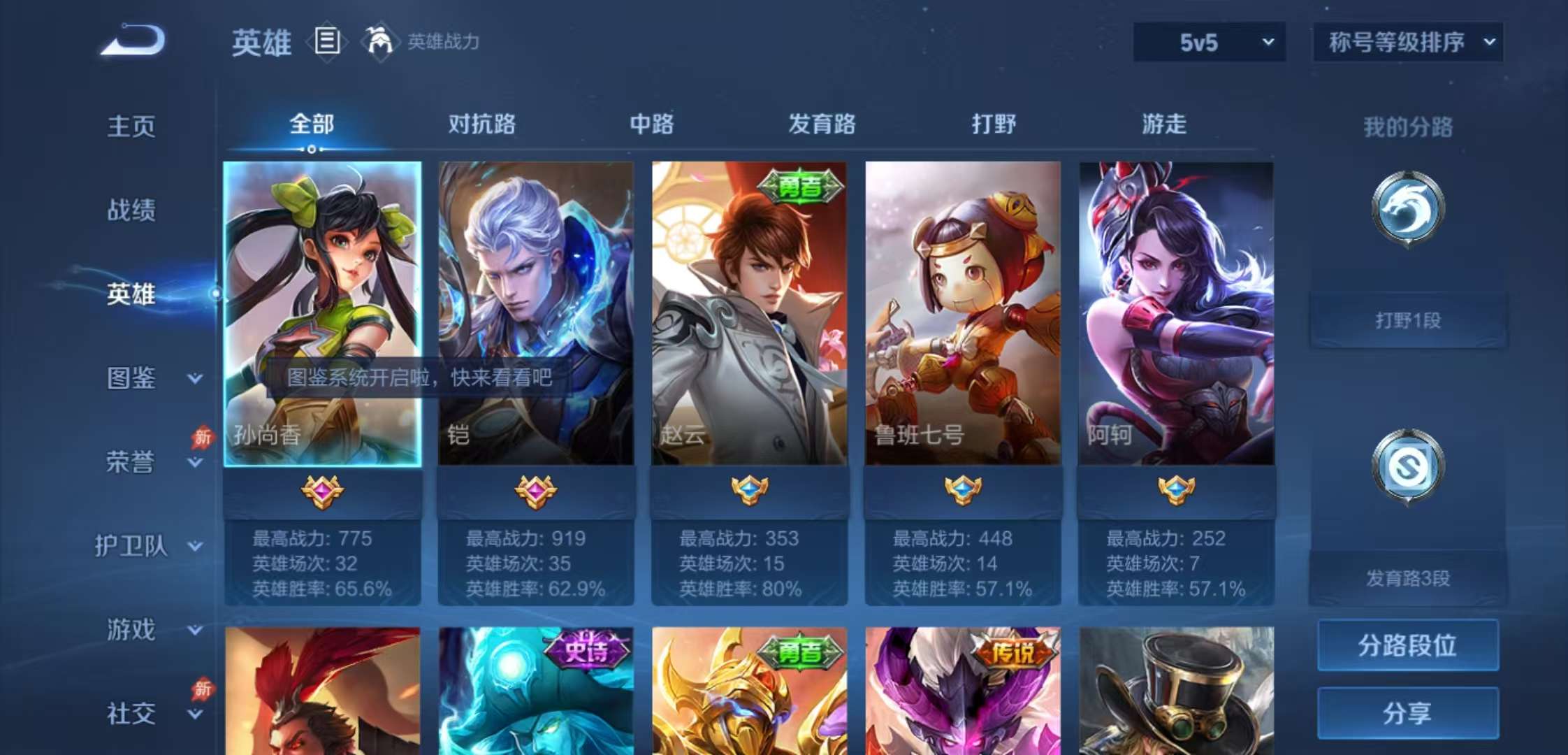Open the hero catalog icon beside 英雄 title
Viewport: 1568px width, 755px height.
pos(326,42)
